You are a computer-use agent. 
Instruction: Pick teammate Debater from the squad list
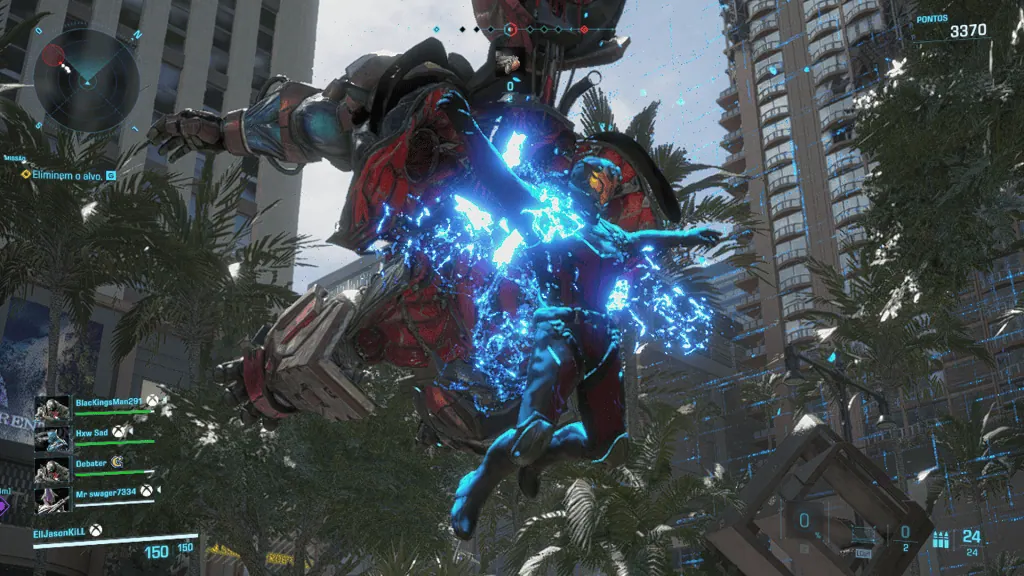tap(96, 462)
